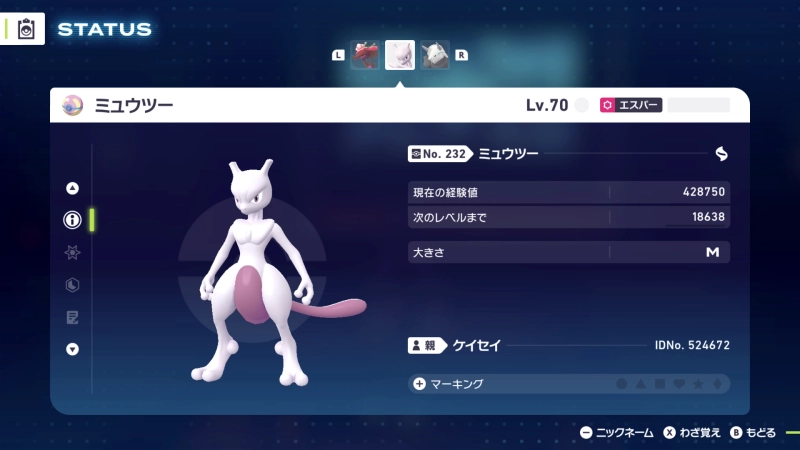The width and height of the screenshot is (800, 450).
Task: Switch to the memo notepad tab
Action: pyautogui.click(x=72, y=317)
